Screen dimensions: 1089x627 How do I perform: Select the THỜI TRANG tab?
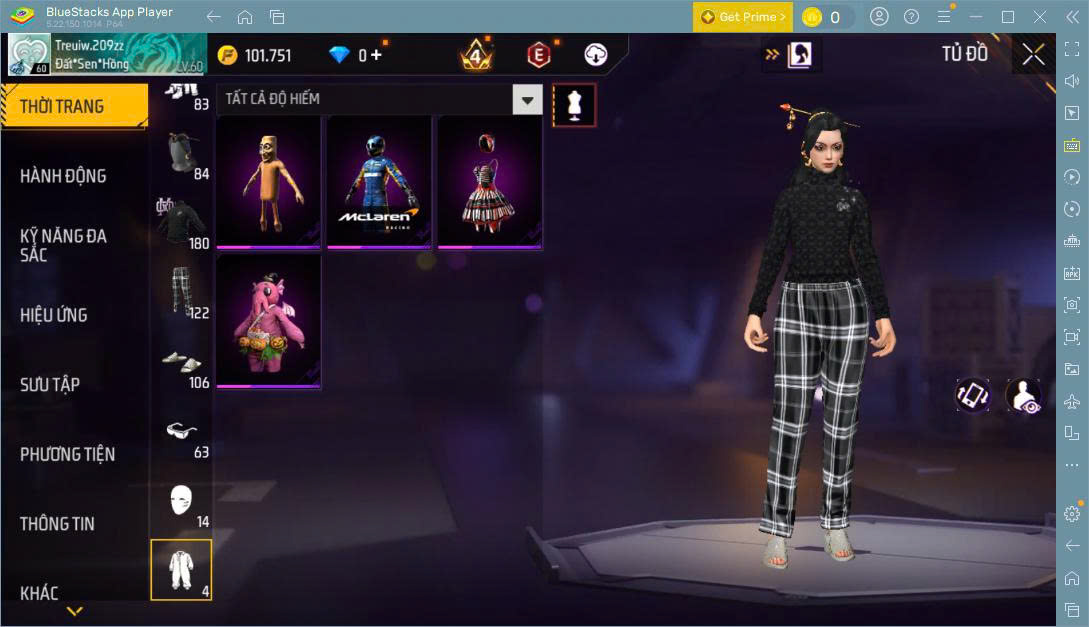pos(62,106)
